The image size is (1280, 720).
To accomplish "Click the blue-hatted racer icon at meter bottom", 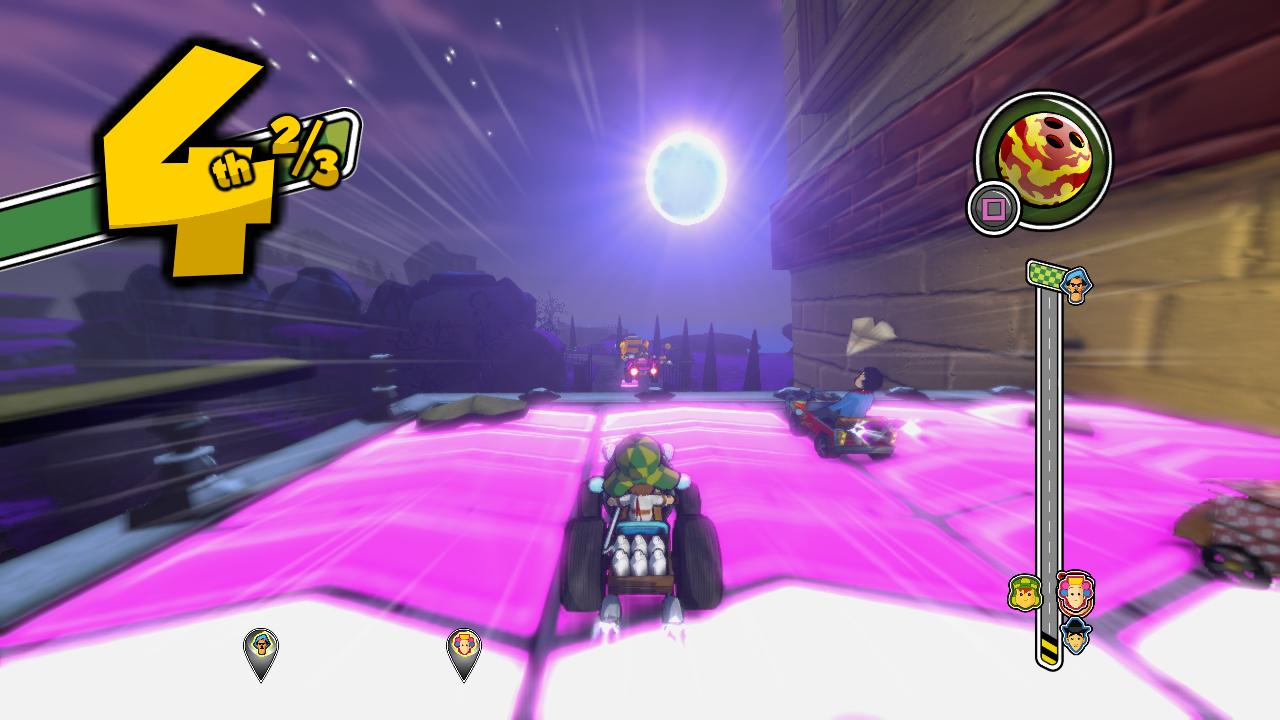I will point(1077,637).
